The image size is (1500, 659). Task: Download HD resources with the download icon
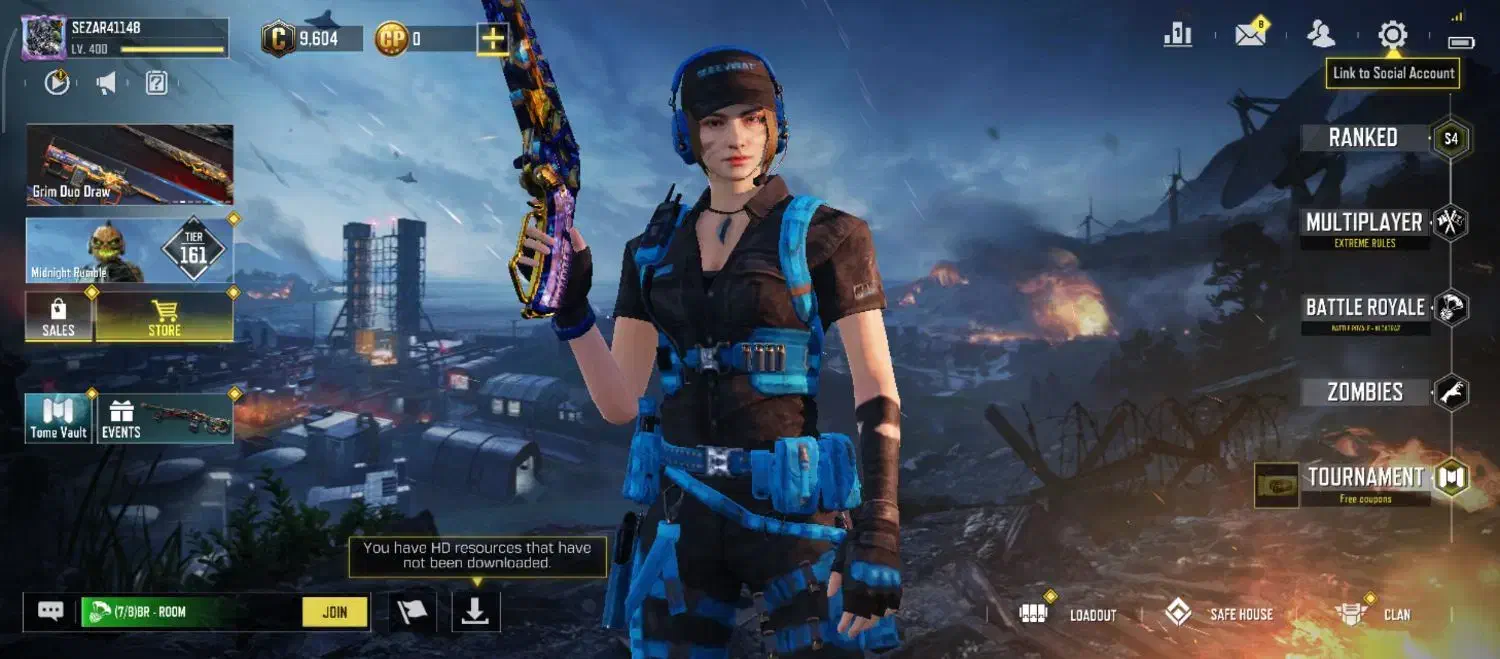pos(476,612)
